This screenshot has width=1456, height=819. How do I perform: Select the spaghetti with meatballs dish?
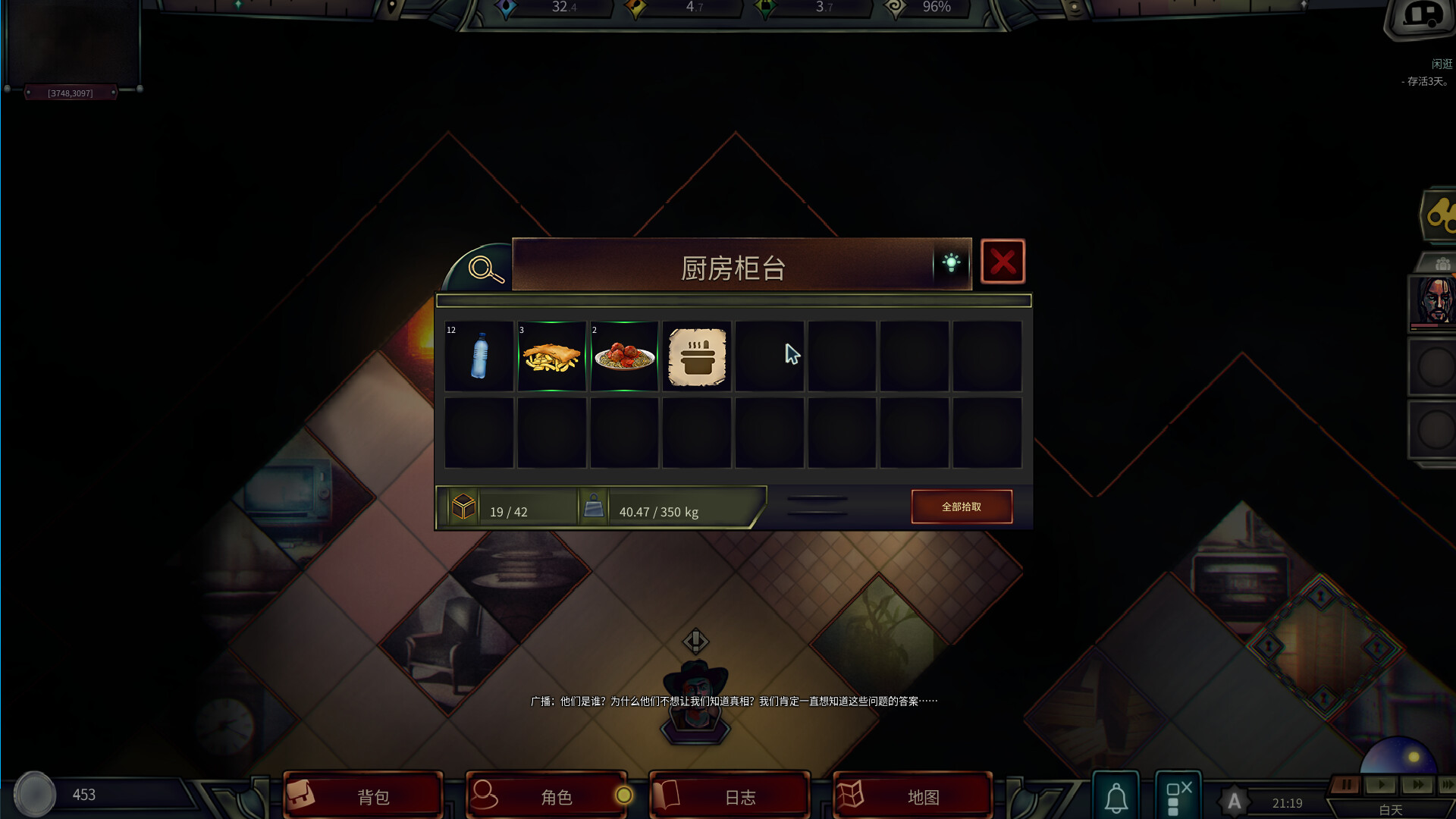[624, 355]
